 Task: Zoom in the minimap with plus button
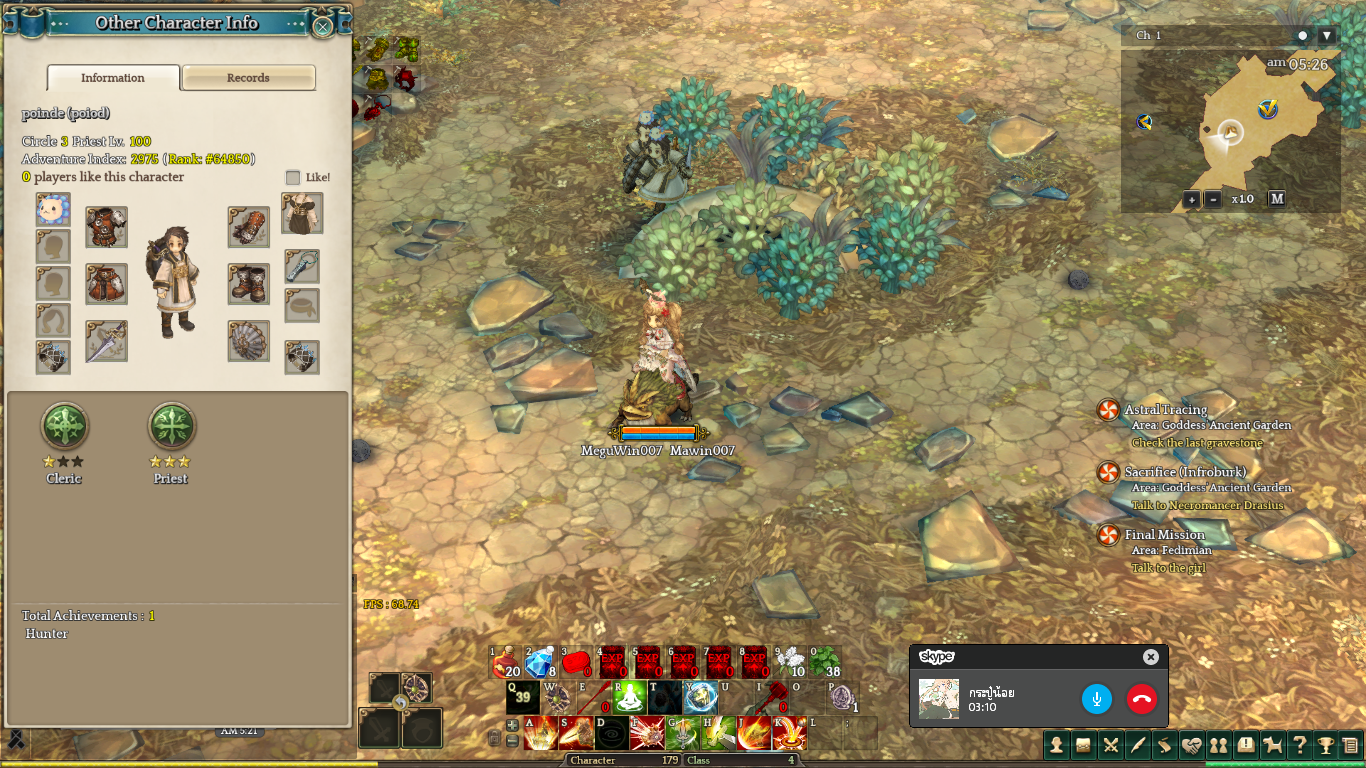1191,199
